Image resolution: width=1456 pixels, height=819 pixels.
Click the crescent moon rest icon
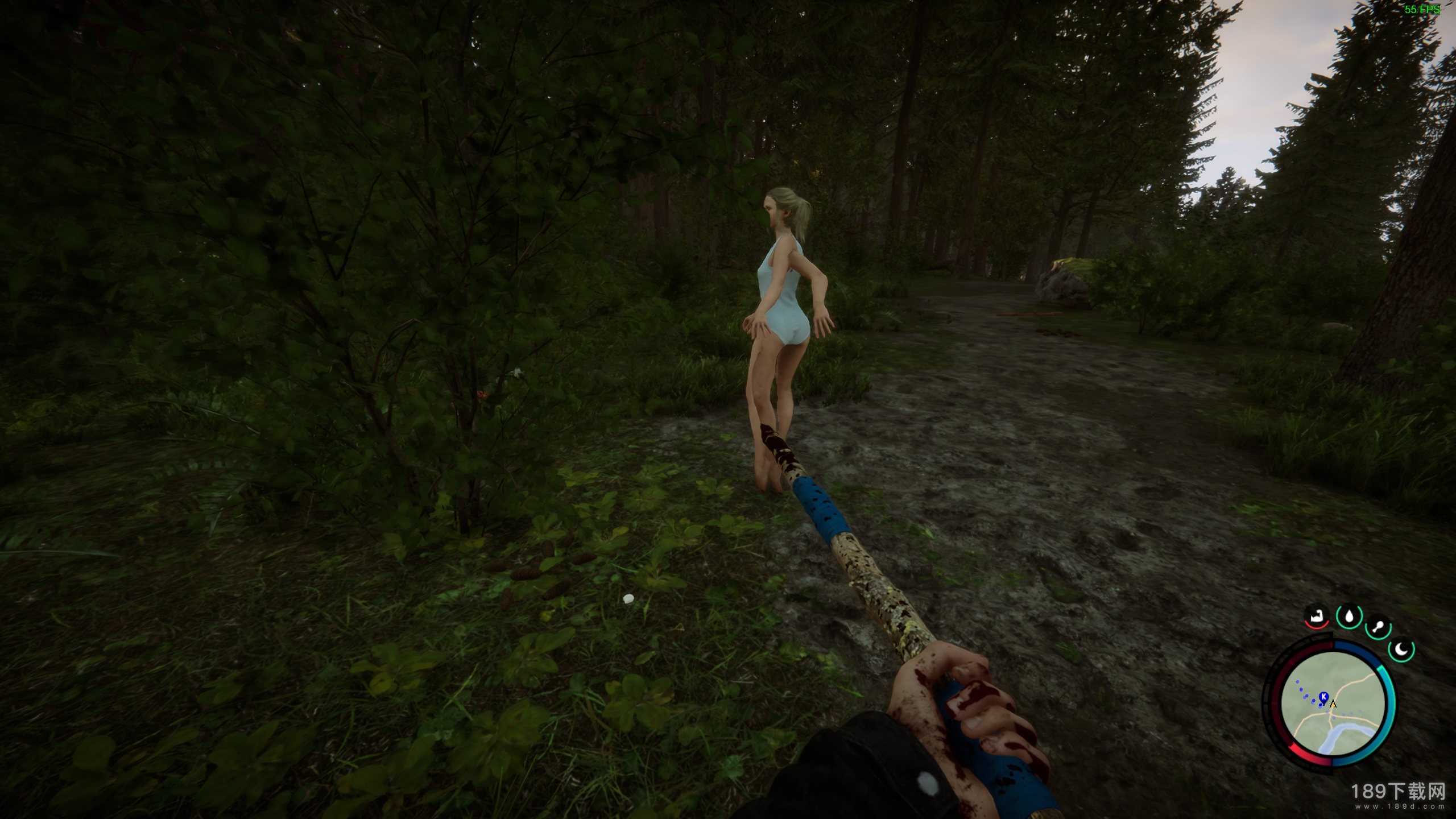pyautogui.click(x=1402, y=649)
